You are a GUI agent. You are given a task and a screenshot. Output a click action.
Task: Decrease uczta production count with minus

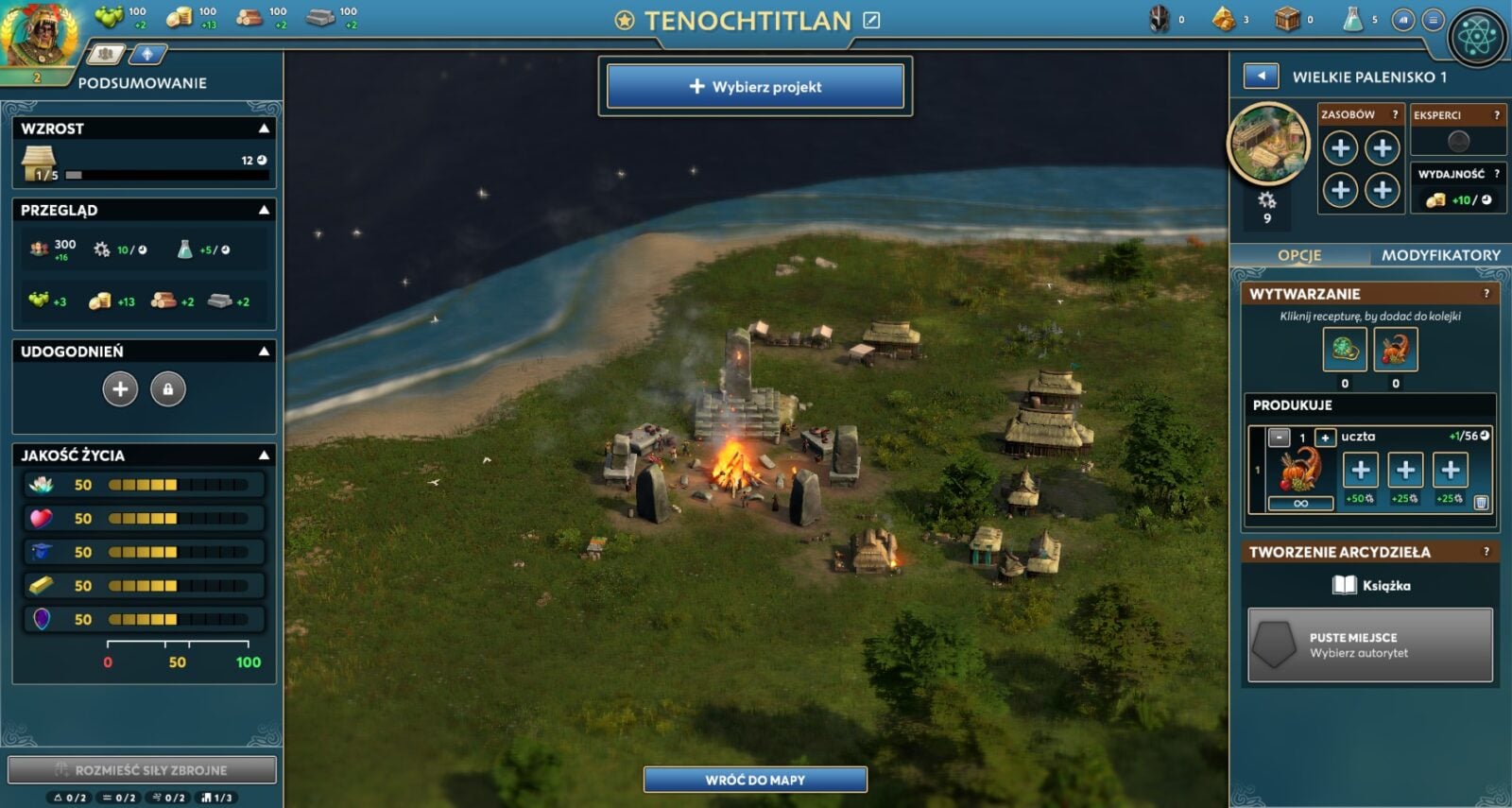coord(1279,438)
